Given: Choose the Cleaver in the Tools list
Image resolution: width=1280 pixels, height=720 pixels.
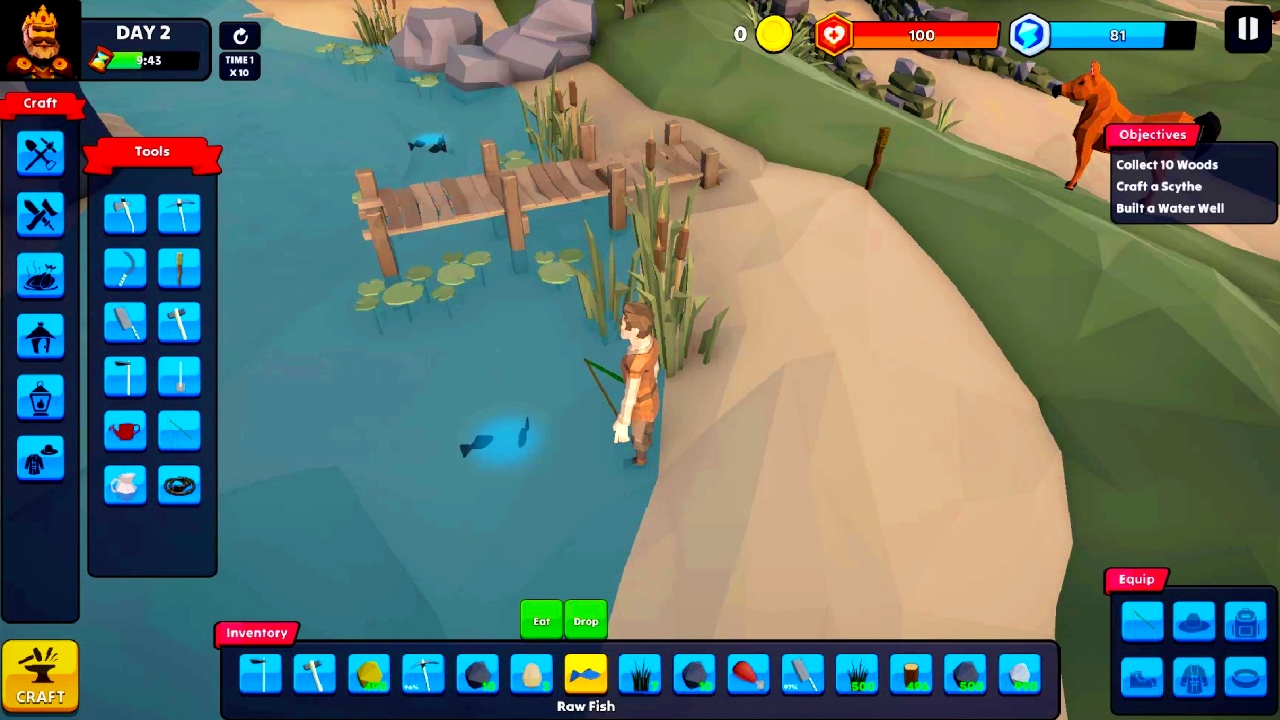Looking at the screenshot, I should (125, 321).
